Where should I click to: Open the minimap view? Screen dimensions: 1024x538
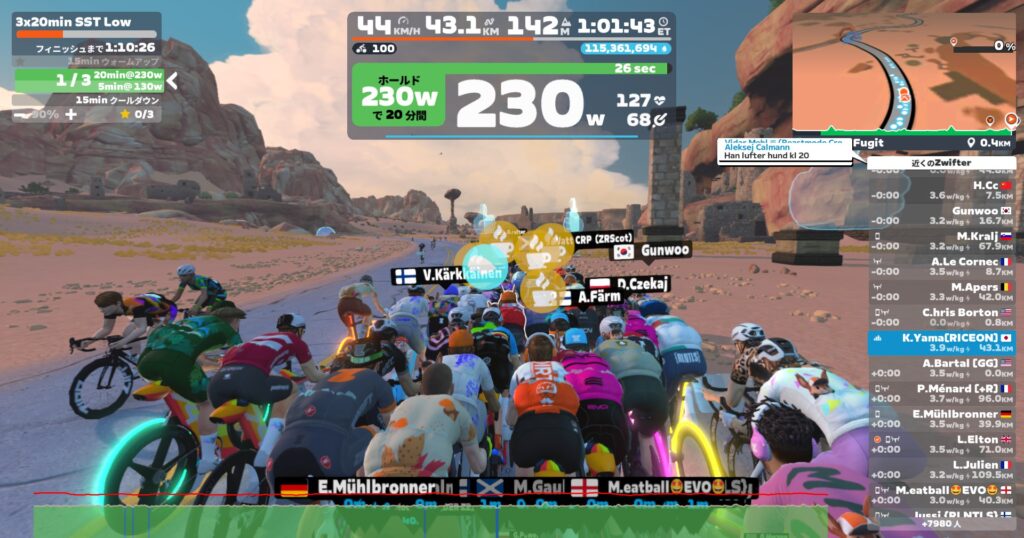pos(903,72)
